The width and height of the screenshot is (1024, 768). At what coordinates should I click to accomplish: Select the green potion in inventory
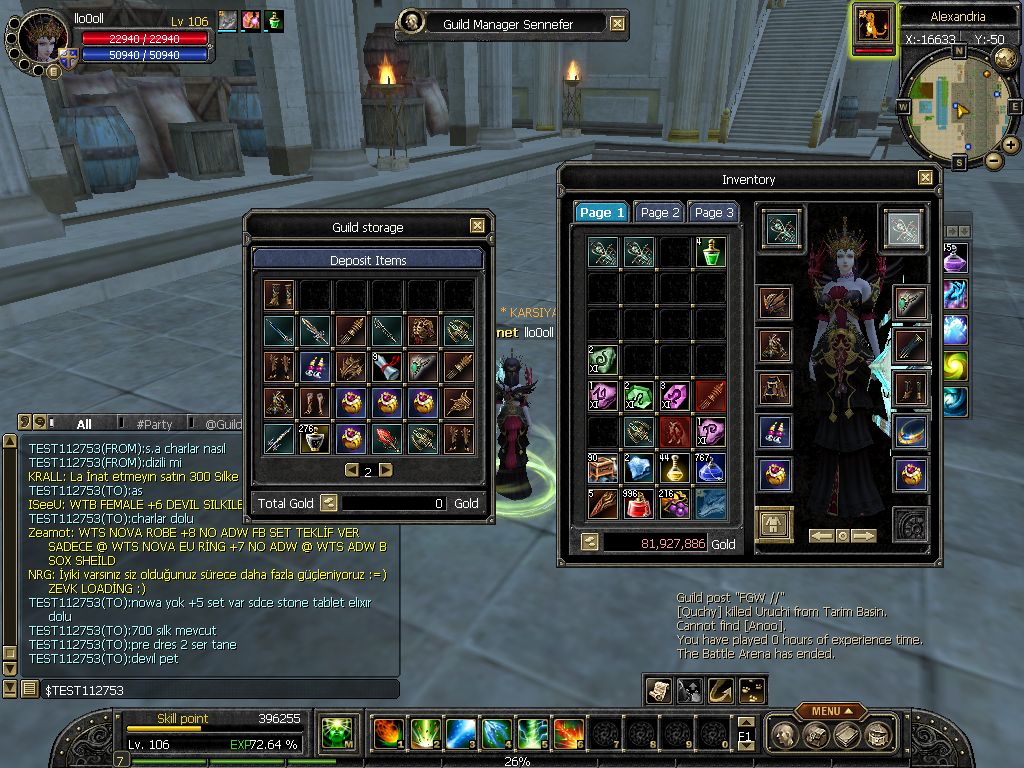[x=711, y=252]
